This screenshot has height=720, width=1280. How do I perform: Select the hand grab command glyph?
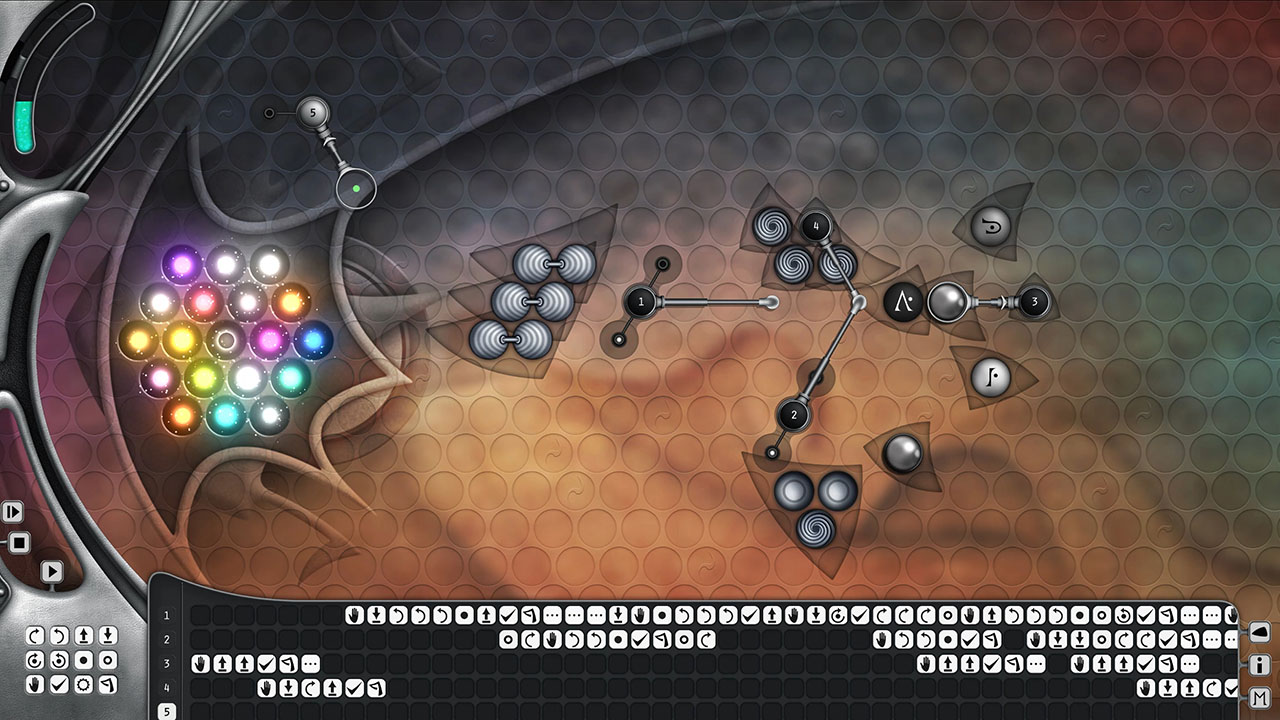point(35,684)
